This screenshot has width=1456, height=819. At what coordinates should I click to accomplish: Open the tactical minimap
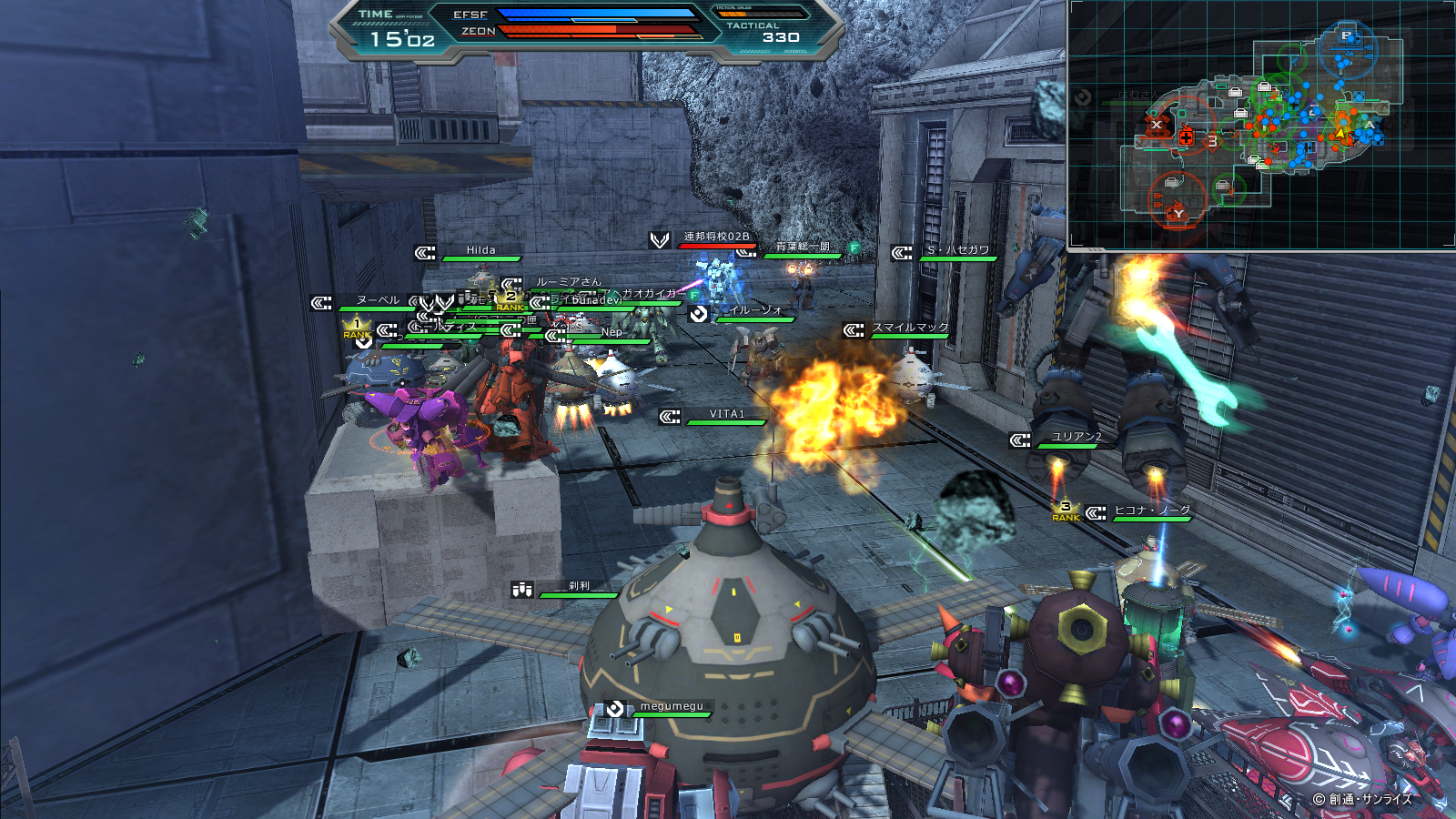1261,125
